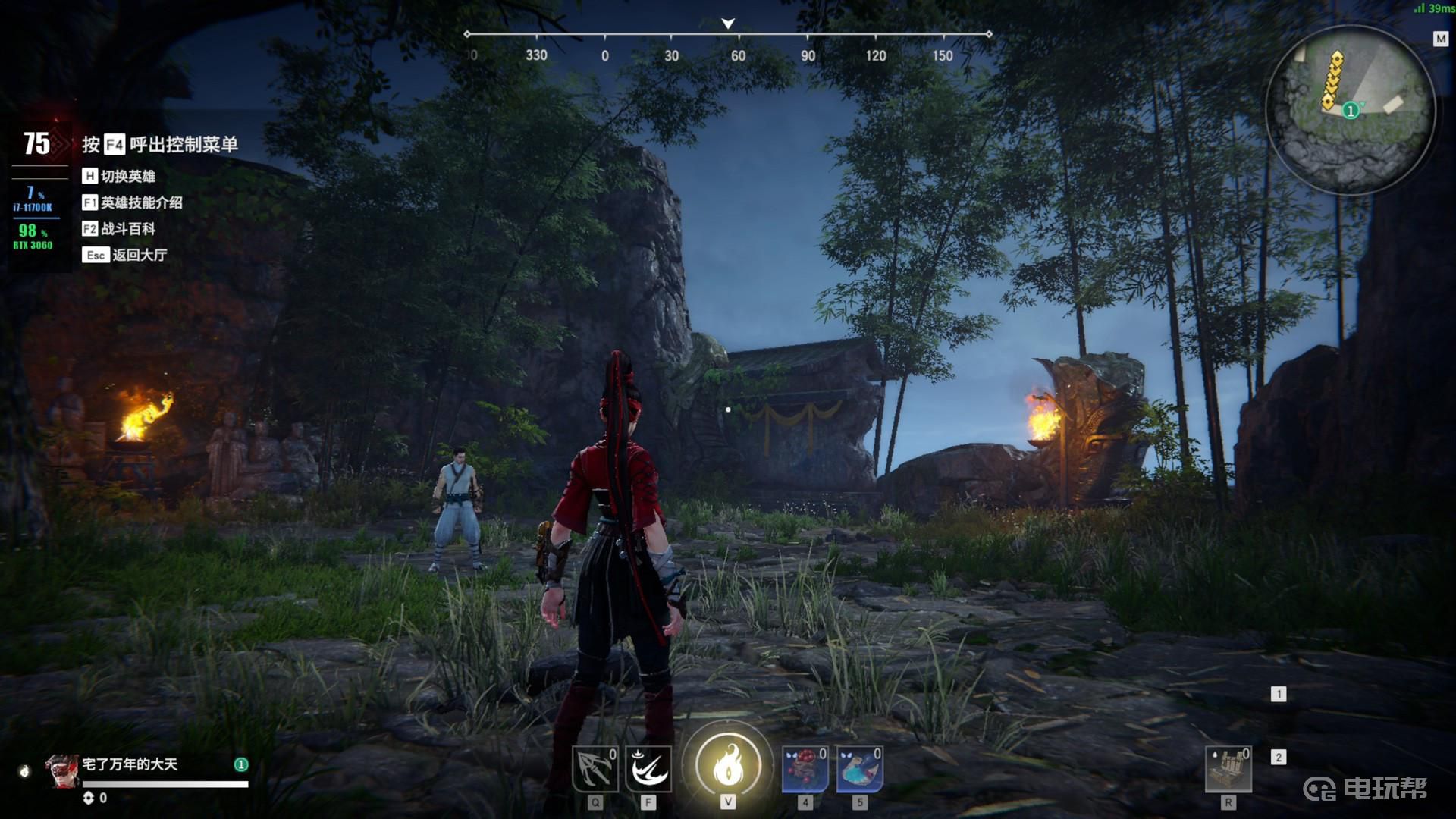
Task: Activate the white slash skill icon
Action: [648, 769]
